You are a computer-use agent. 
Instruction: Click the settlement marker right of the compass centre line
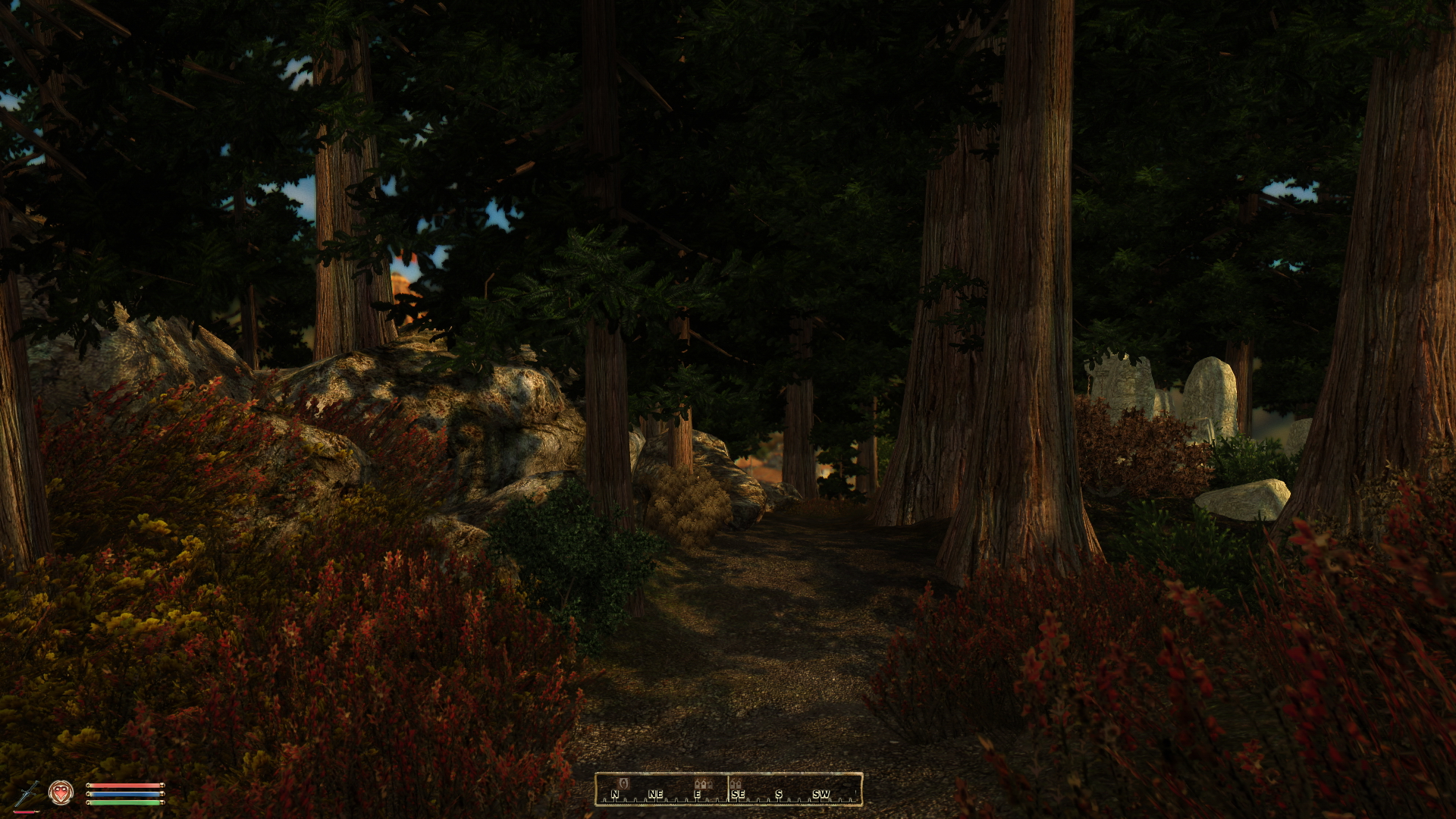pos(736,783)
